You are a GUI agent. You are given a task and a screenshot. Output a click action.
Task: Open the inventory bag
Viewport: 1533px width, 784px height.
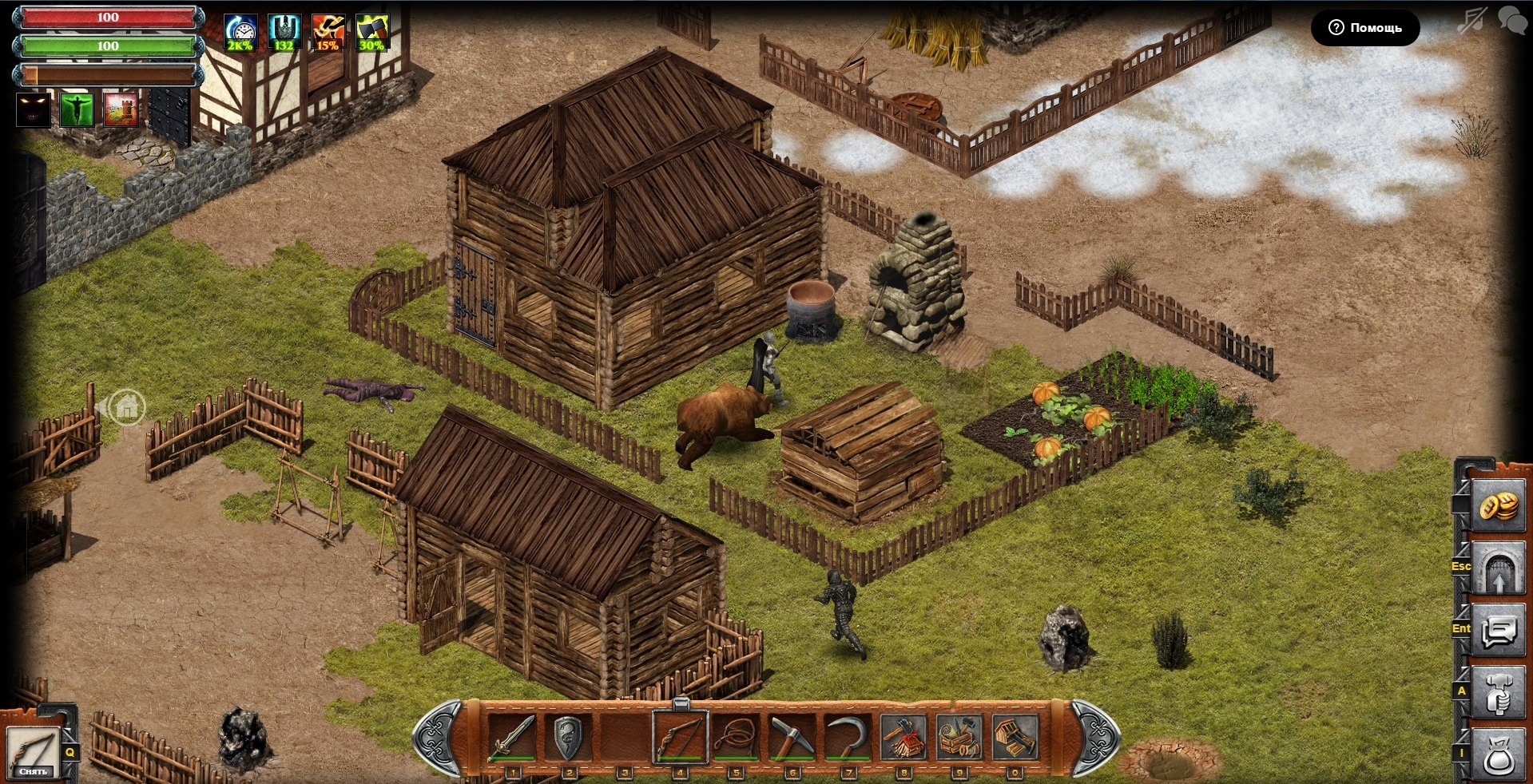1498,754
